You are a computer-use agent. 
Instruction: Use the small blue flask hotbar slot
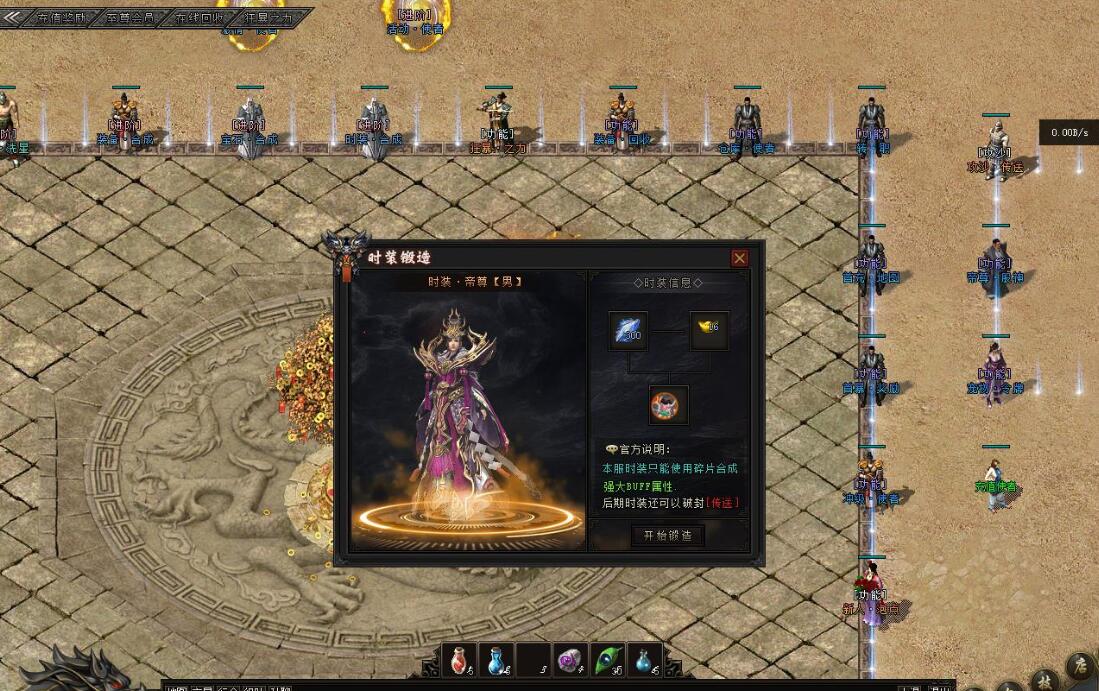645,660
